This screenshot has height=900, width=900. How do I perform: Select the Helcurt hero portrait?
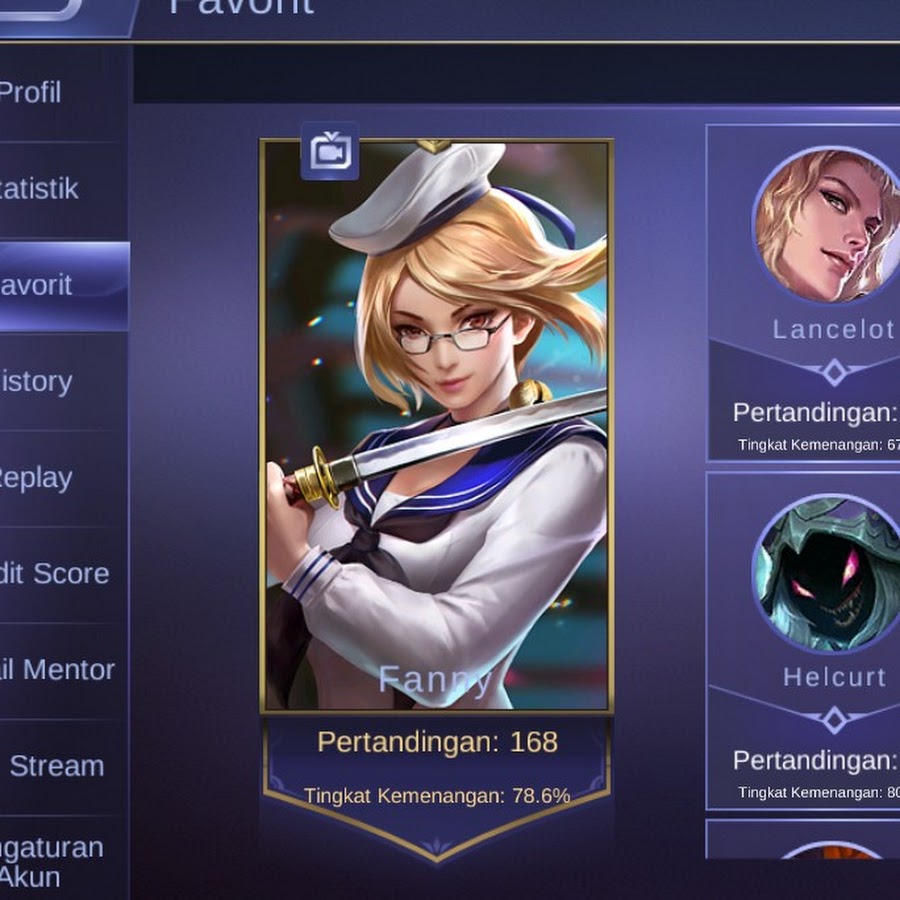[828, 575]
